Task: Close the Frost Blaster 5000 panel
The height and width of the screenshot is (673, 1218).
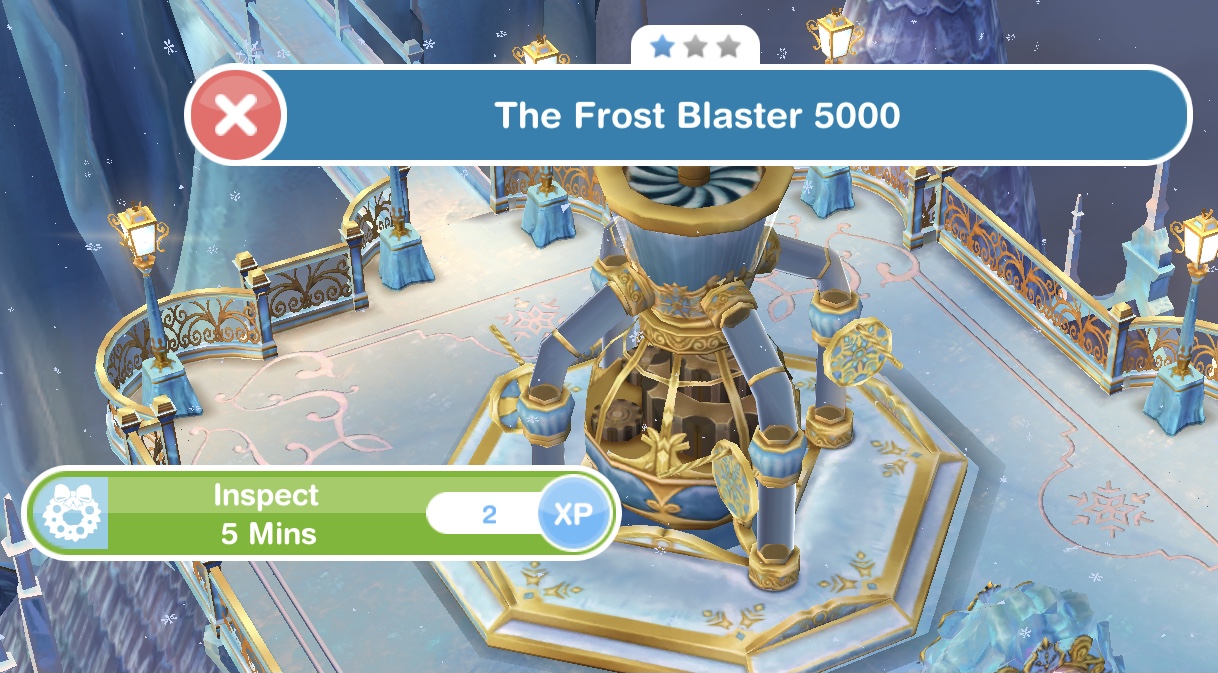Action: [x=236, y=116]
